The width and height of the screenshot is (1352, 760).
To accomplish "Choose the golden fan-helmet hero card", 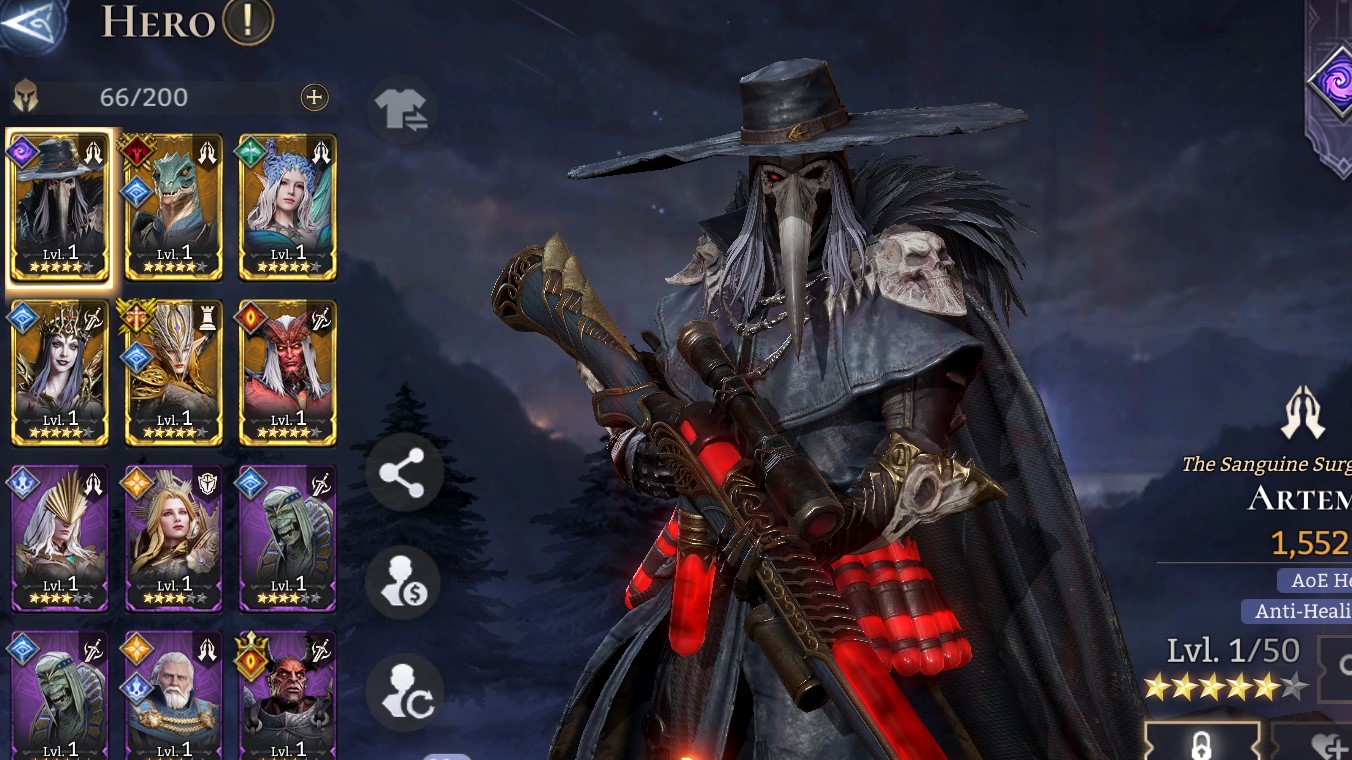I will [60, 539].
